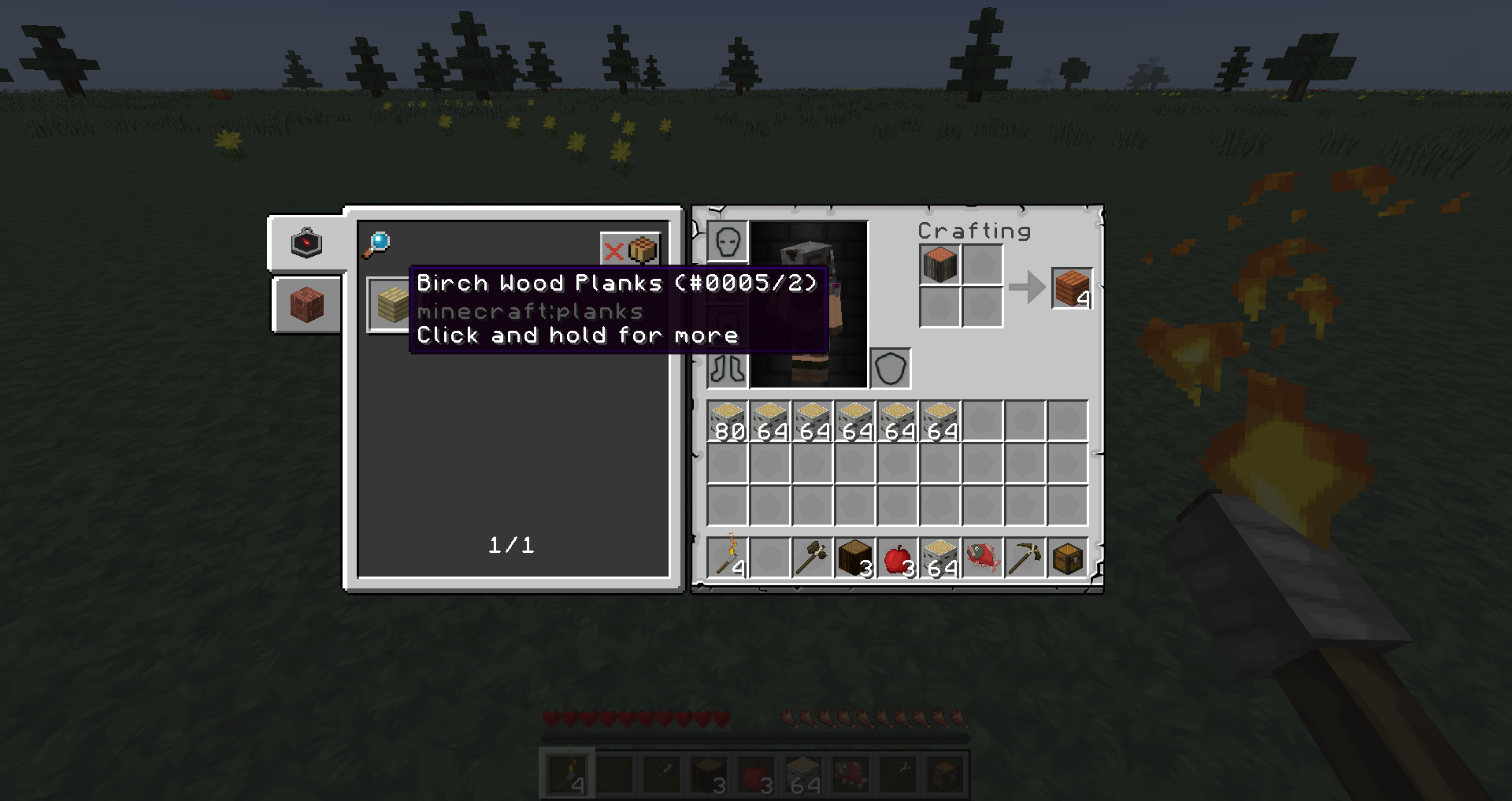The height and width of the screenshot is (801, 1512).
Task: Pick up the dark log stack of 3
Action: point(854,558)
